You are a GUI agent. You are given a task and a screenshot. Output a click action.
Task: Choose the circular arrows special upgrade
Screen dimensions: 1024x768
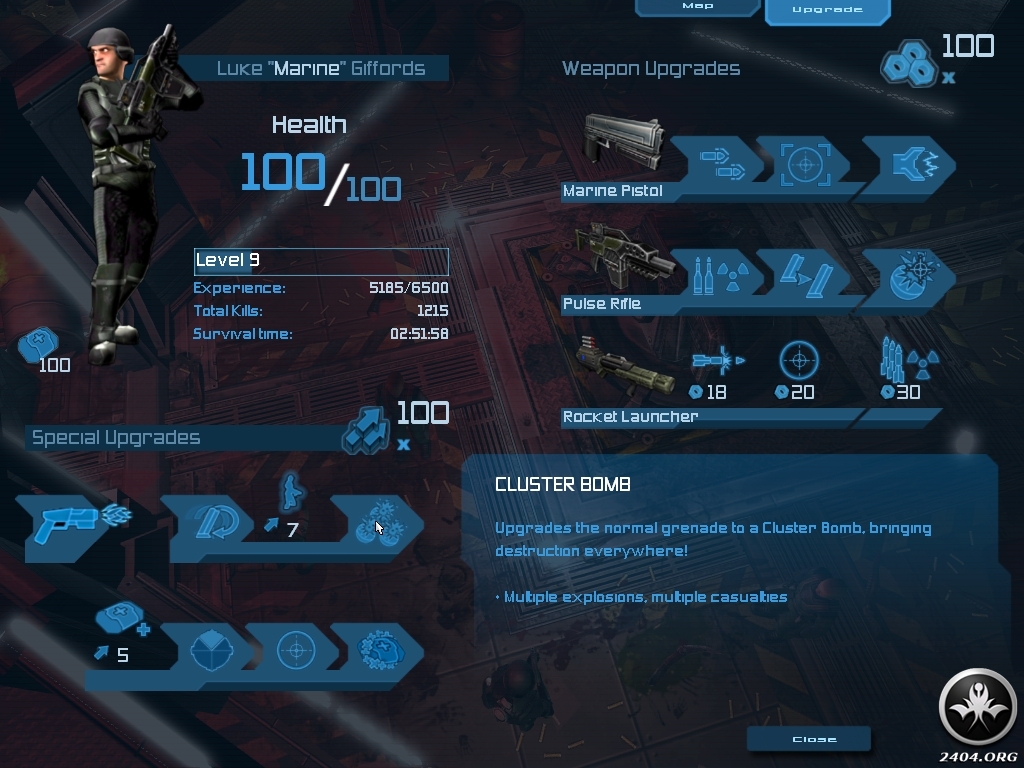212,523
